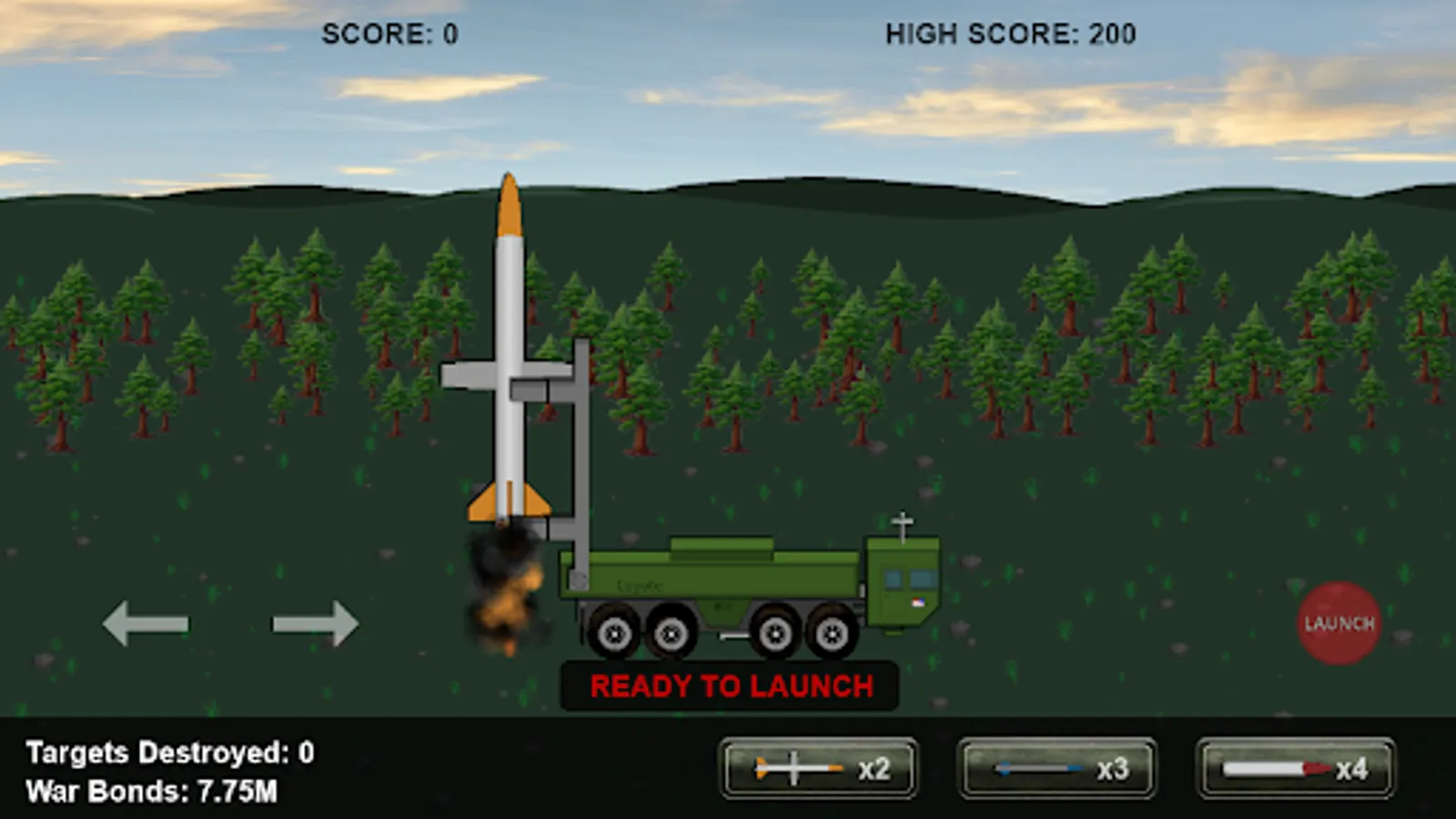Screen dimensions: 1456x819
Task: Click the HIGH SCORE: 200 display
Action: coord(1008,34)
